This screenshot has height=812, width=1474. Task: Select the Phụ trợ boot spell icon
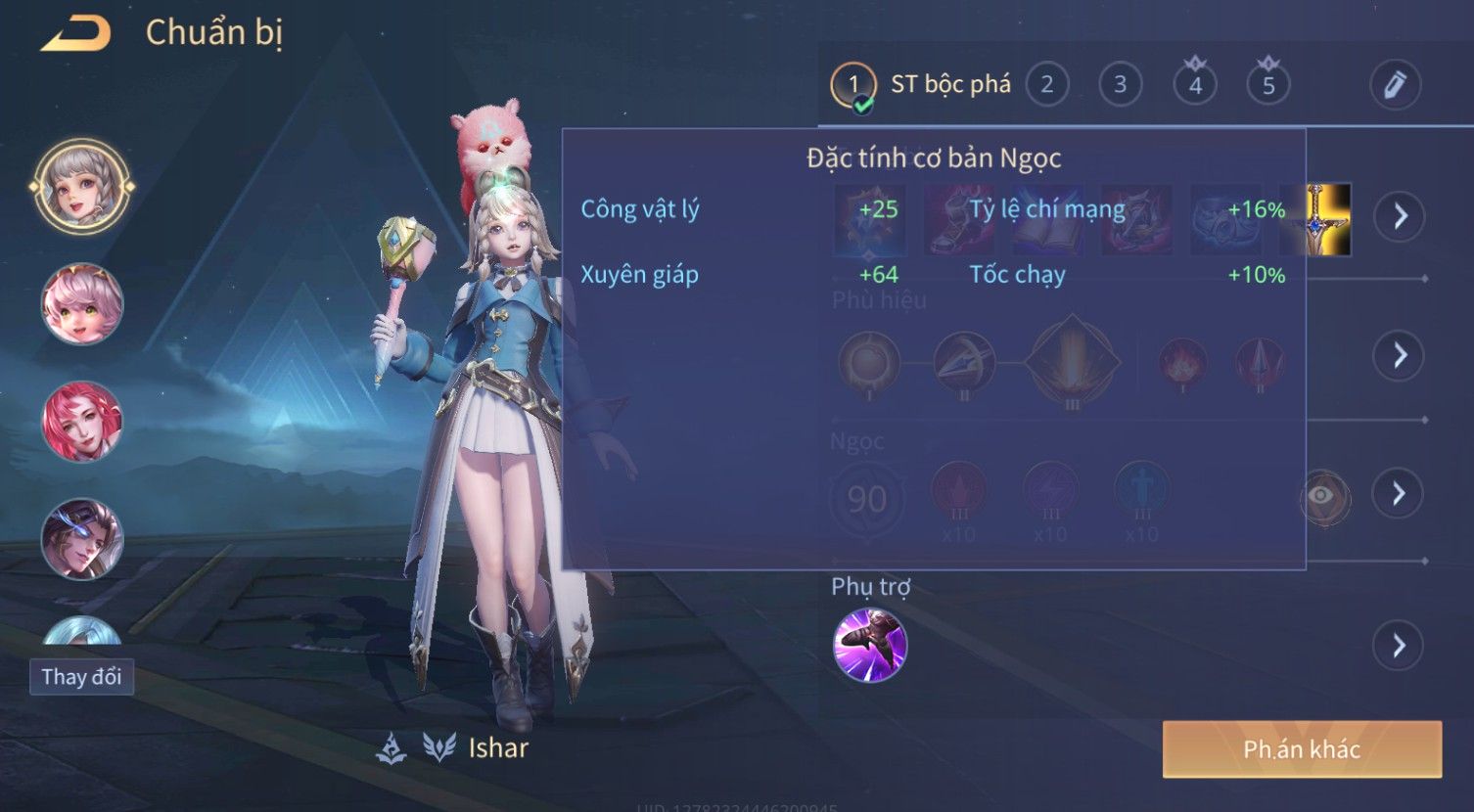(x=870, y=645)
